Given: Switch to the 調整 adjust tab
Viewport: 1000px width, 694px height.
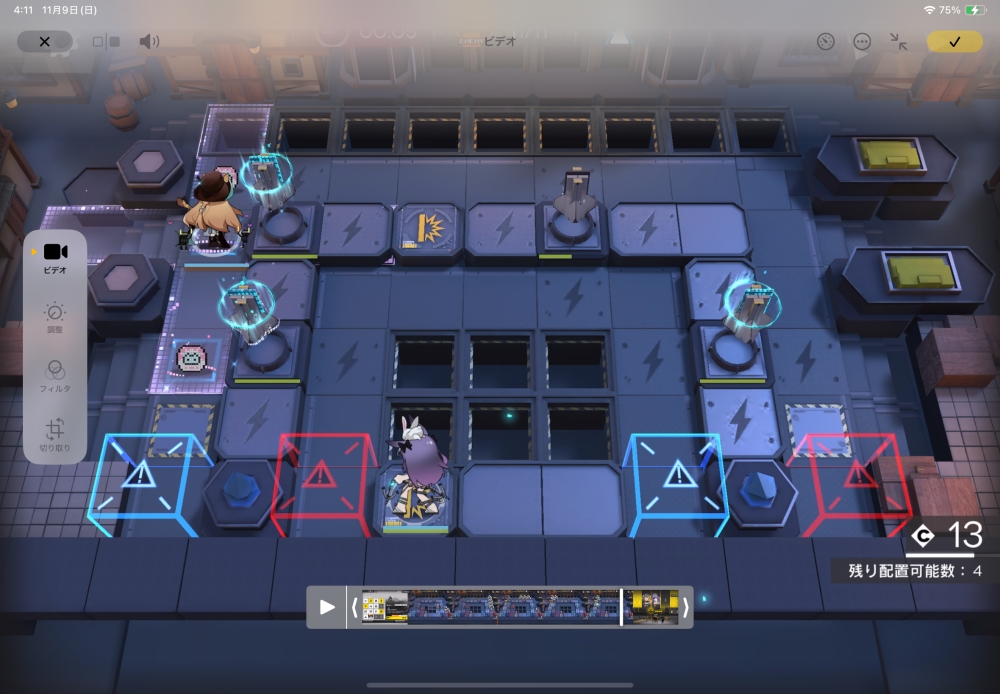Looking at the screenshot, I should (55, 318).
